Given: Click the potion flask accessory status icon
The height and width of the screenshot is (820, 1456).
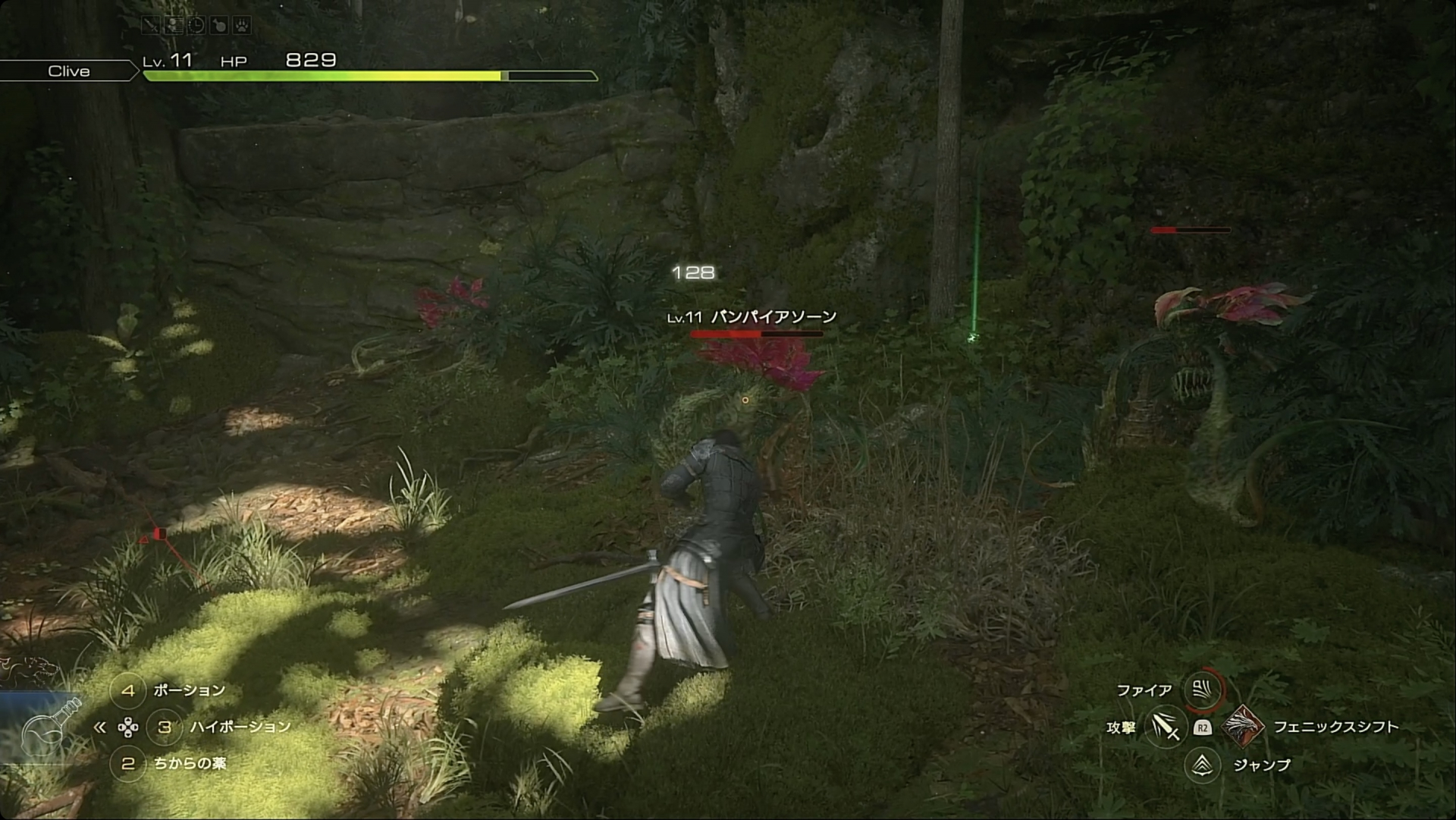Looking at the screenshot, I should click(x=218, y=26).
